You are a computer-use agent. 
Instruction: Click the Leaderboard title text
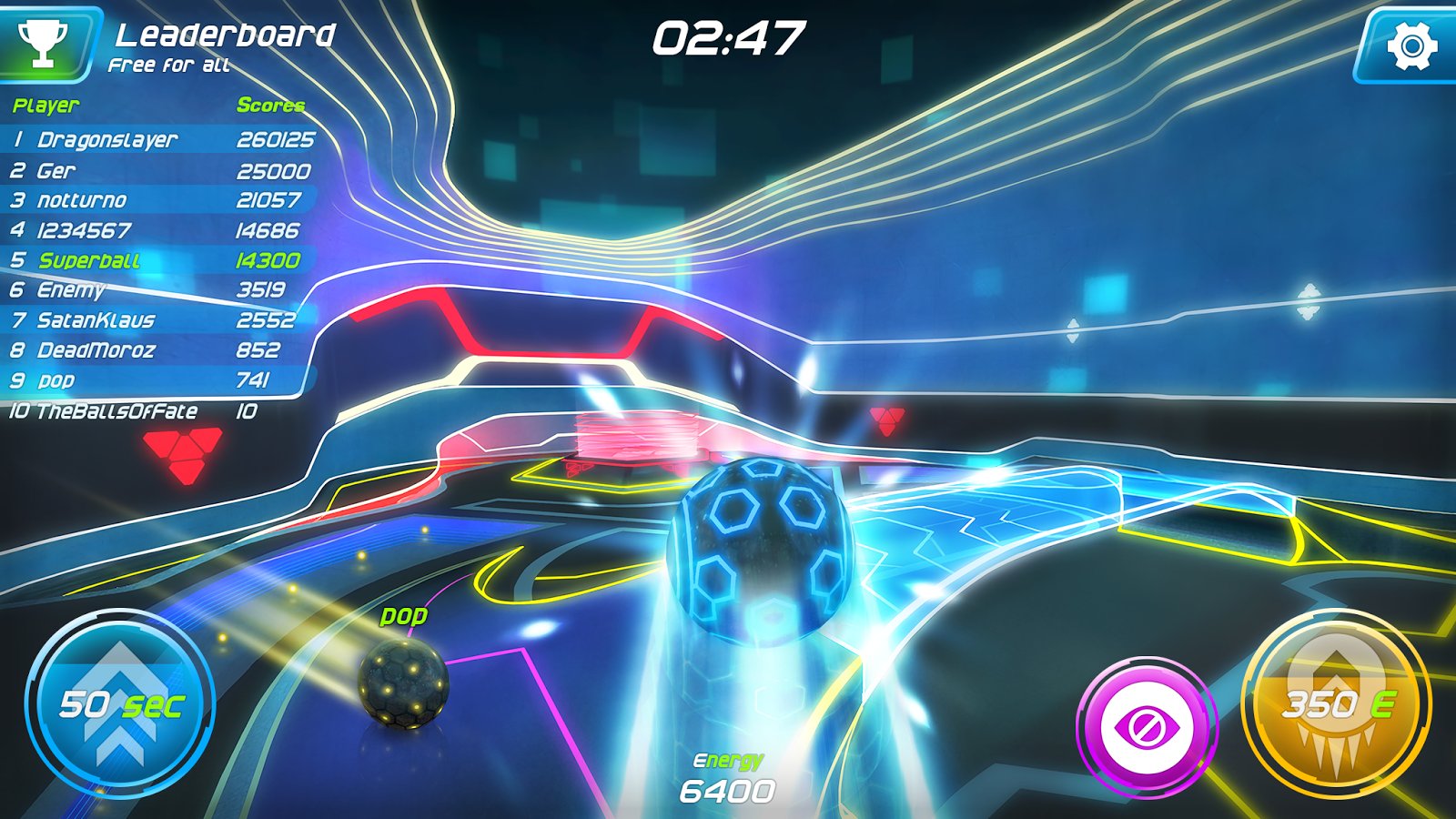(x=225, y=35)
